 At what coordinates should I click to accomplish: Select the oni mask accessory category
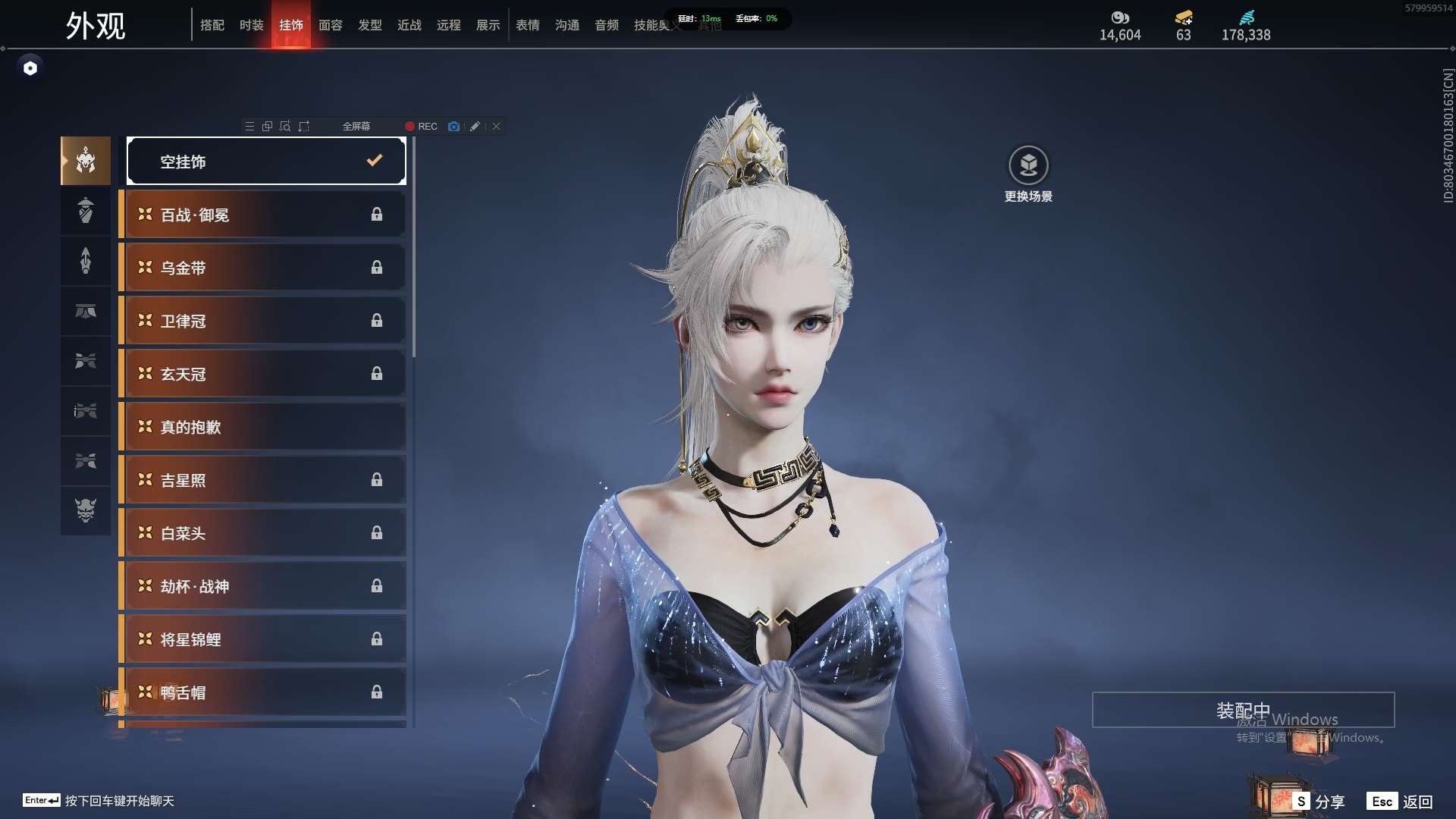(x=86, y=510)
